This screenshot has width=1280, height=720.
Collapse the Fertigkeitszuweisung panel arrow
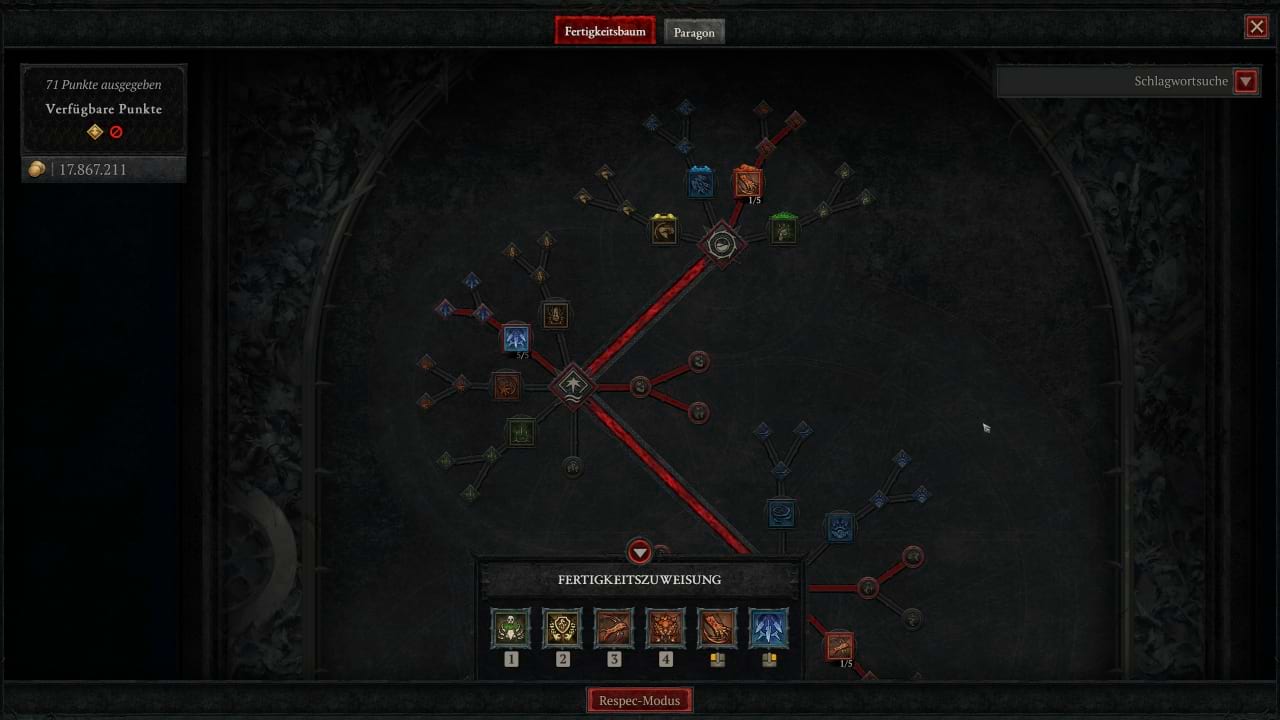pyautogui.click(x=640, y=553)
